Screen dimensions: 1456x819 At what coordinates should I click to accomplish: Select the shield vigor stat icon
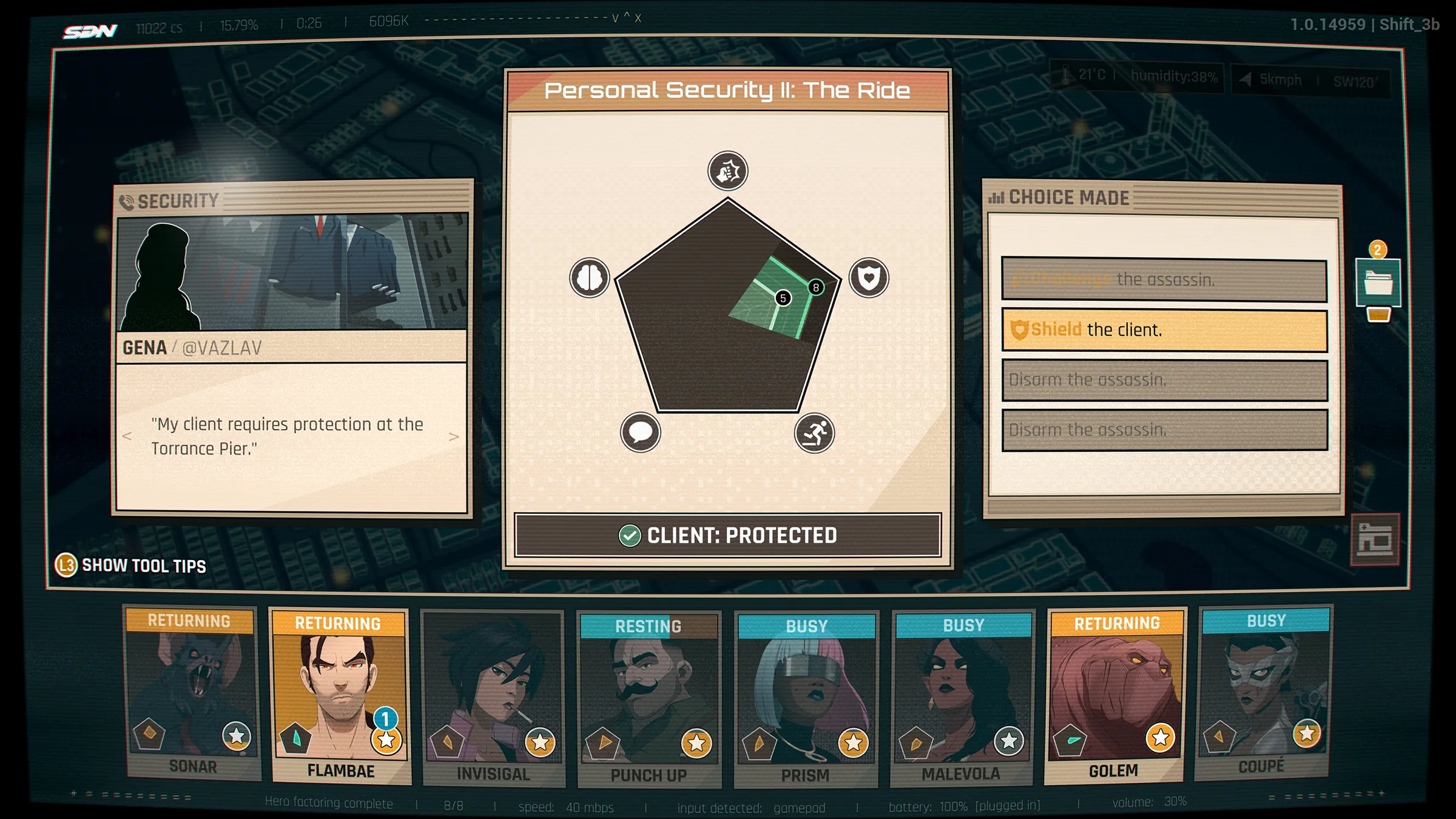pyautogui.click(x=869, y=278)
